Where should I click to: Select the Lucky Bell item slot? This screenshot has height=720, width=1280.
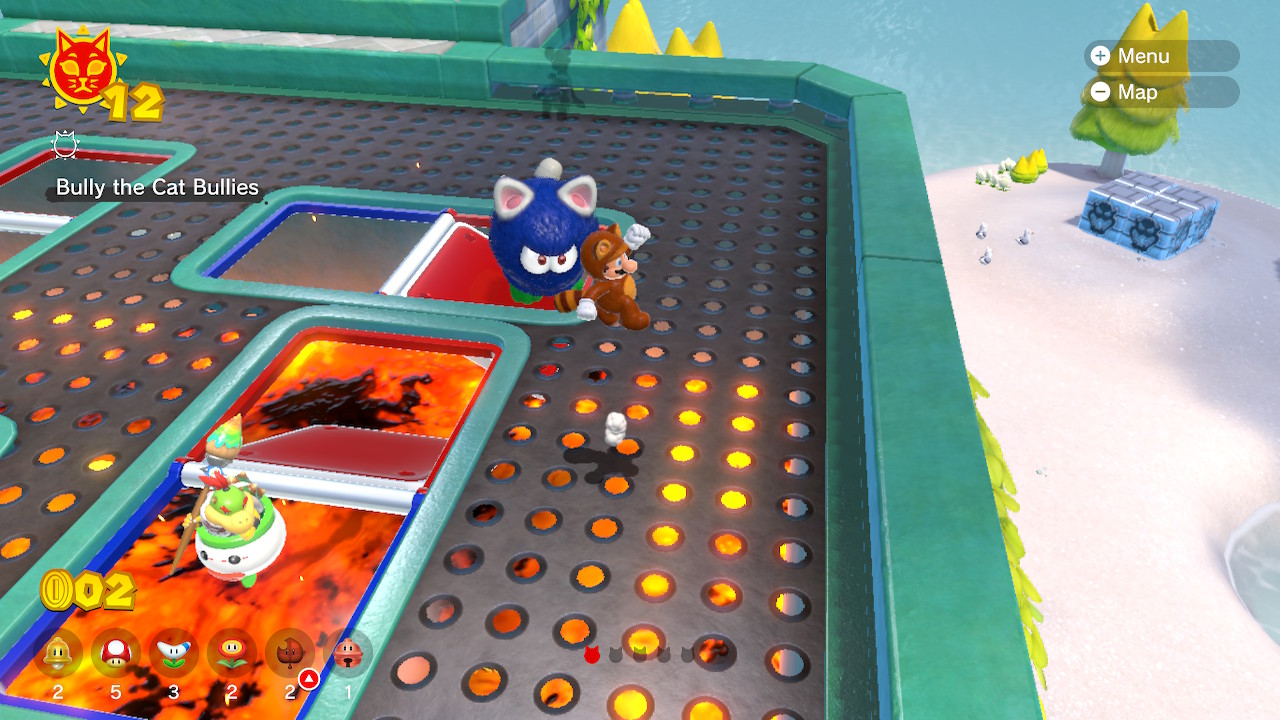(348, 655)
